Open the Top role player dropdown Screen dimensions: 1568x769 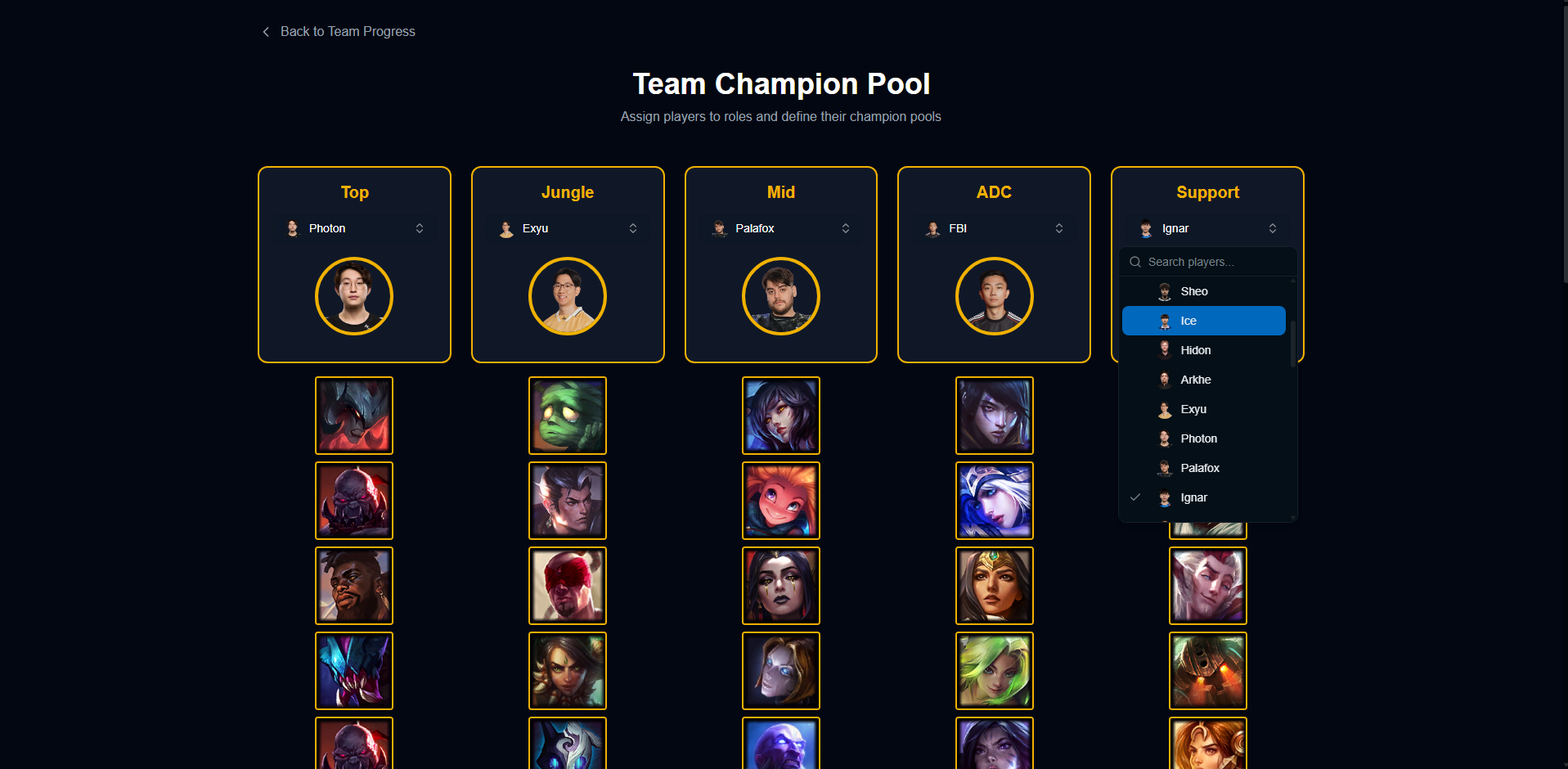tap(354, 228)
